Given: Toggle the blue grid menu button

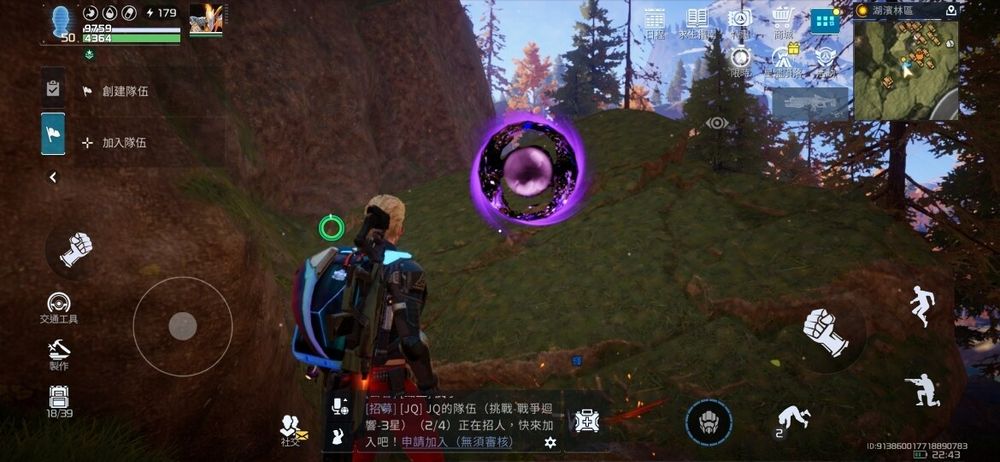Looking at the screenshot, I should (825, 21).
